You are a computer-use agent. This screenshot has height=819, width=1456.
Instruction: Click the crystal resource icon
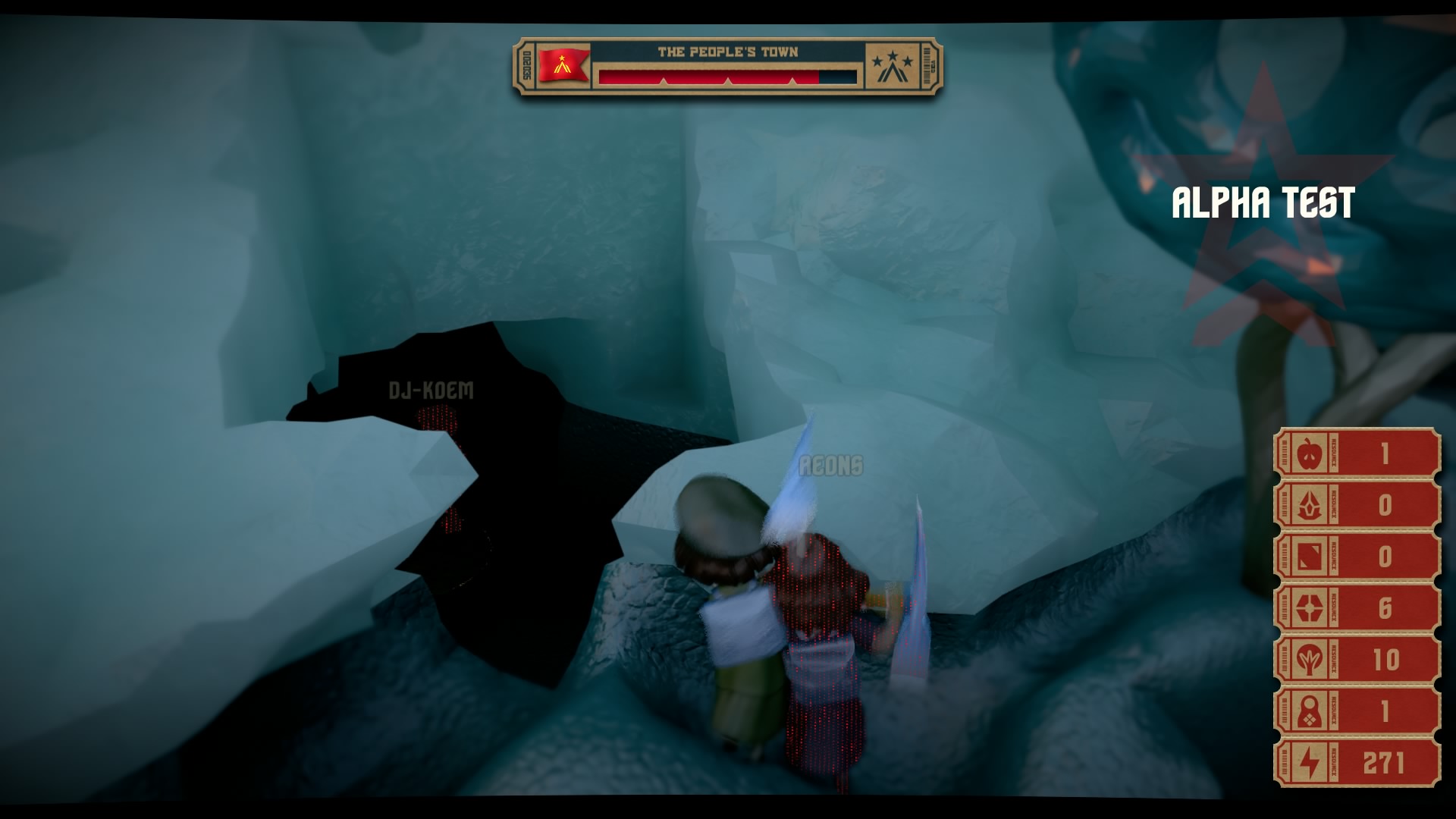[x=1308, y=505]
